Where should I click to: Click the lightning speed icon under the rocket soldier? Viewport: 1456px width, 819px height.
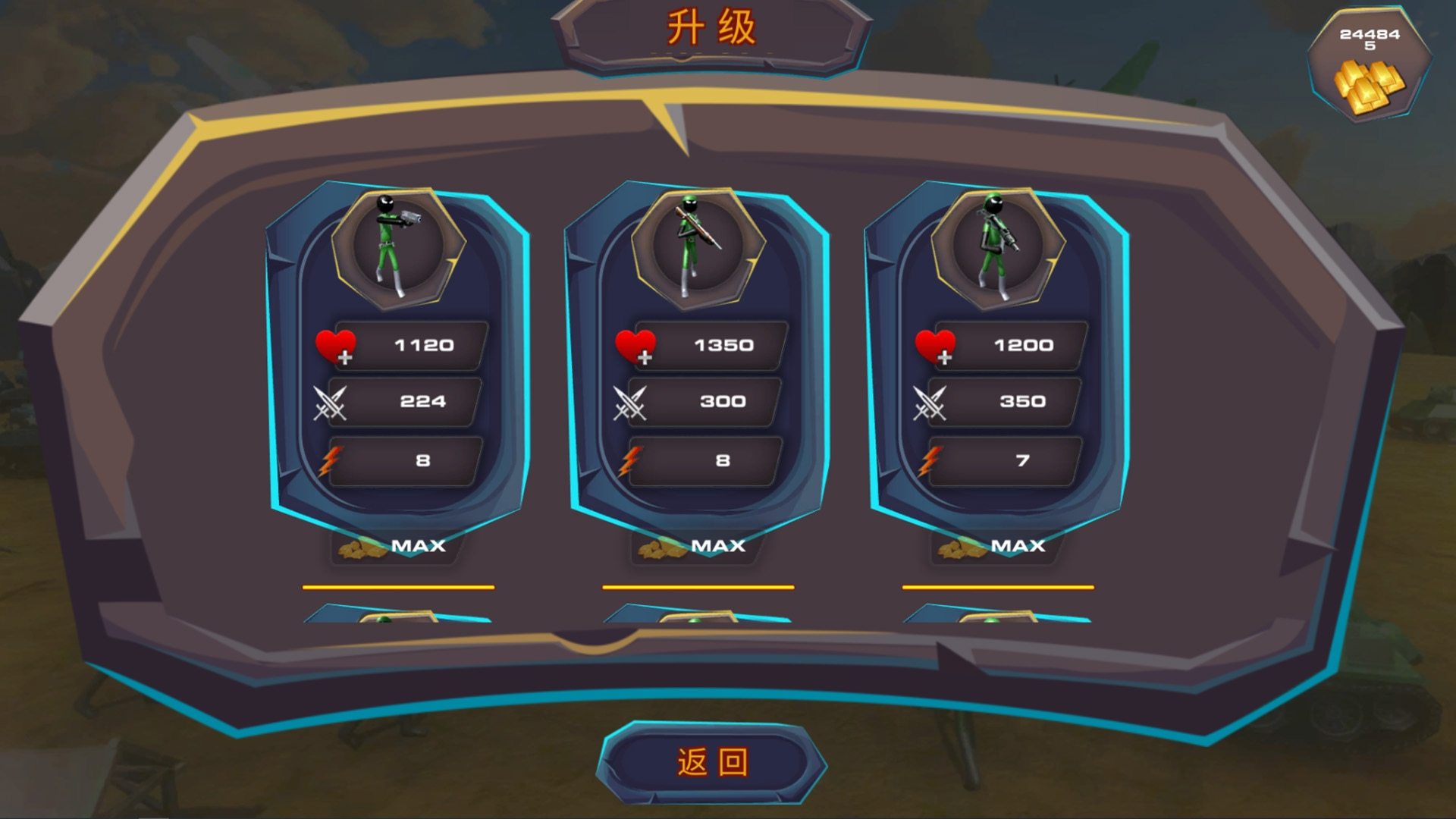click(929, 460)
